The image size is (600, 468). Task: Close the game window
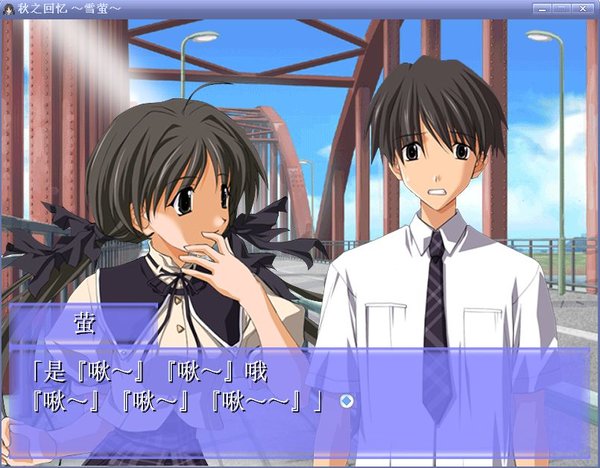point(582,8)
